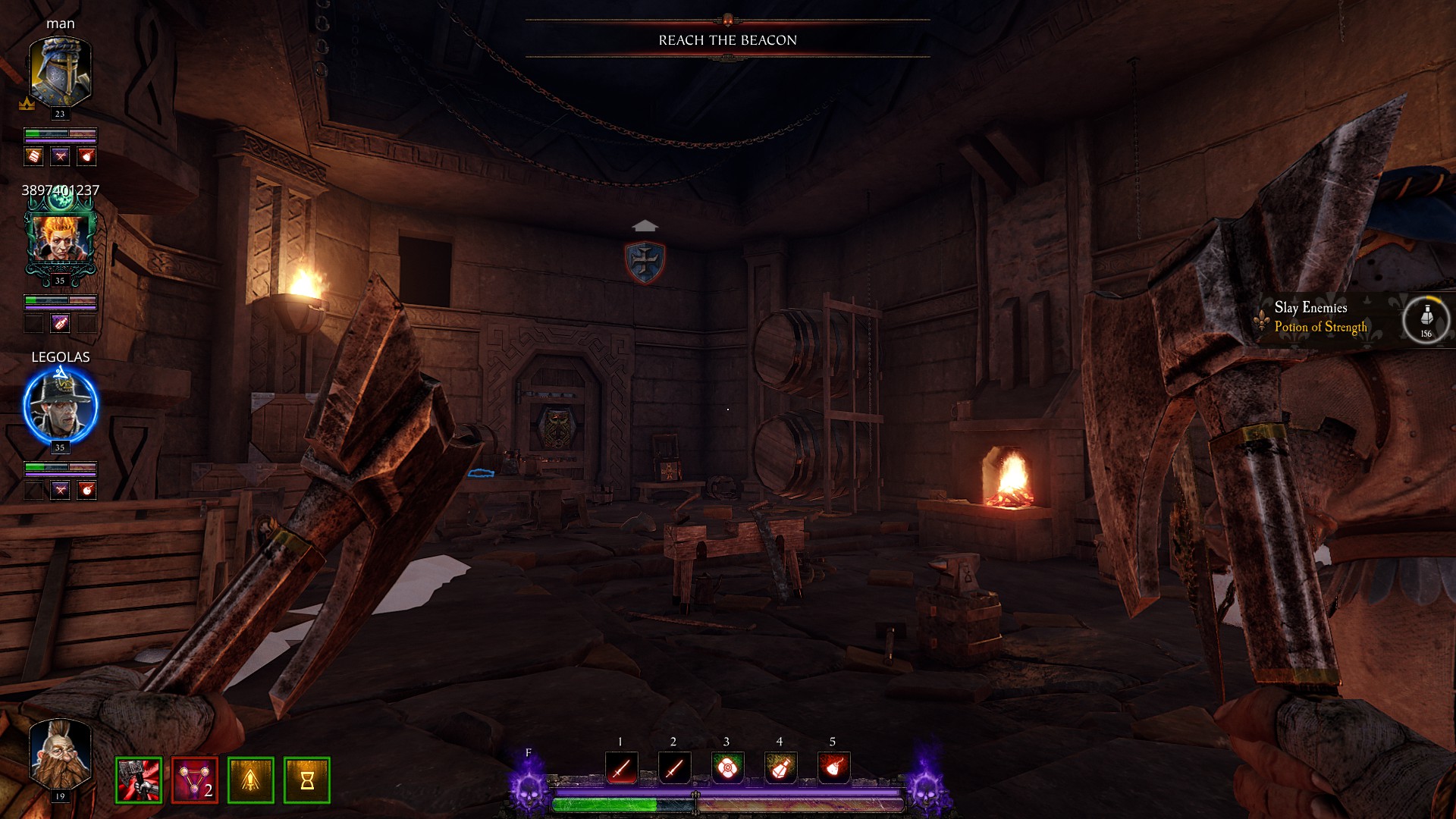This screenshot has height=819, width=1456.
Task: Select the potion slot
Action: coord(780,769)
